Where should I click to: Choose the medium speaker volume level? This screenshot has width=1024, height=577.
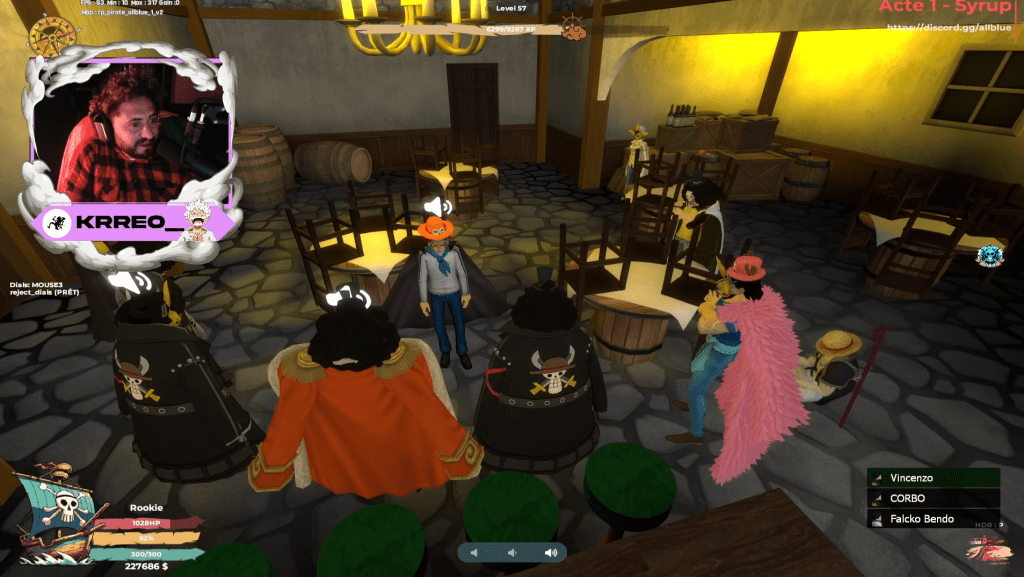coord(511,552)
